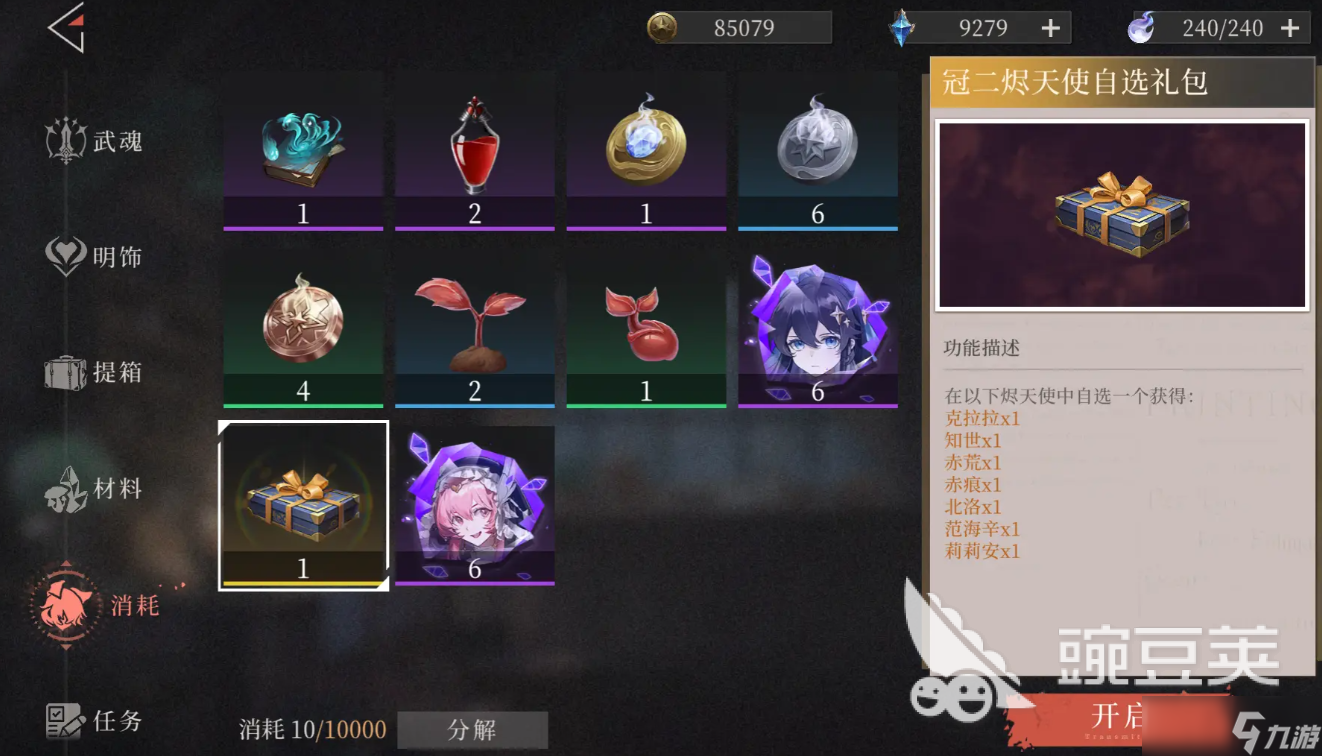
Task: Open the 明饰 accessories category
Action: coord(95,256)
